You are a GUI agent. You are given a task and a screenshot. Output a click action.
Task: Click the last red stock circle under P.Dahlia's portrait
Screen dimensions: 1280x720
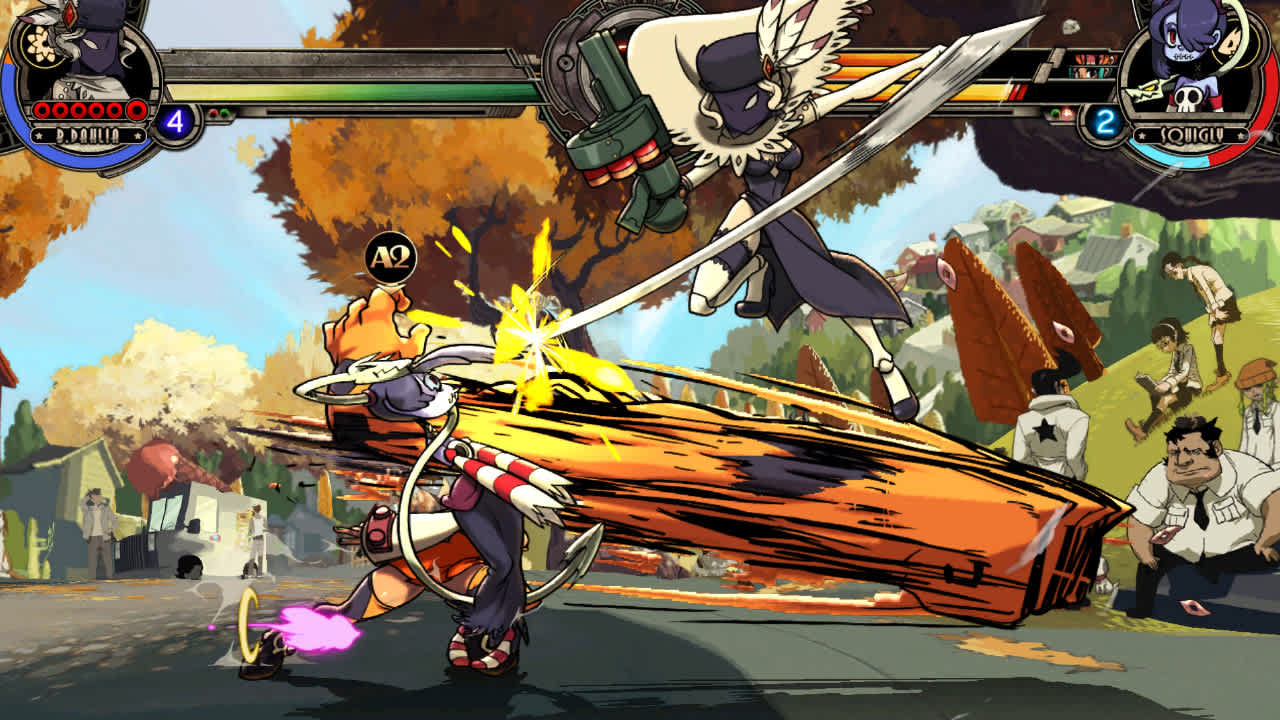tap(136, 110)
